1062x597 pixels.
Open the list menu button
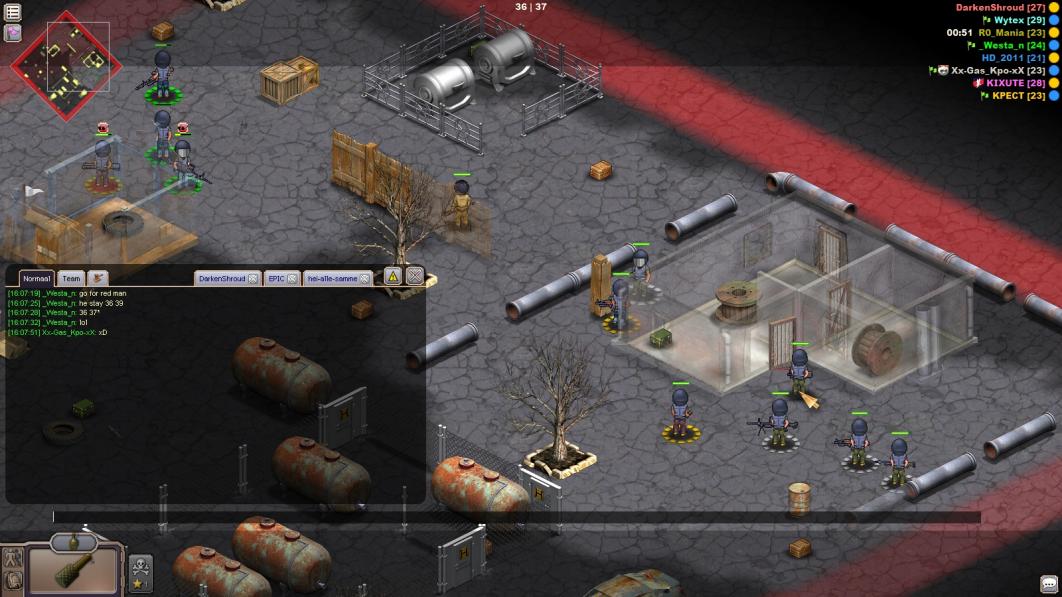click(13, 12)
